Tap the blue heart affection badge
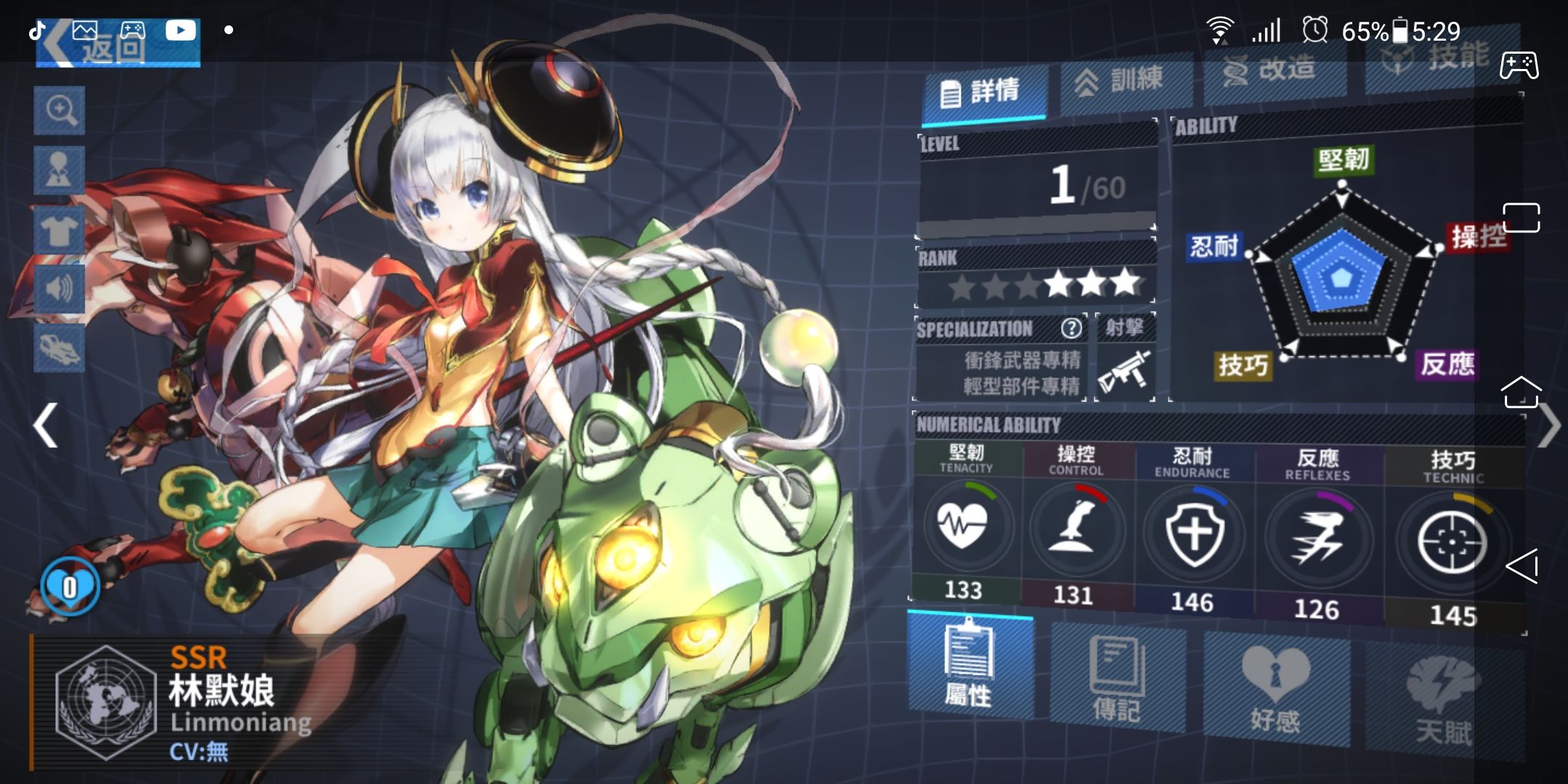Screen dimensions: 1568x784 point(70,587)
